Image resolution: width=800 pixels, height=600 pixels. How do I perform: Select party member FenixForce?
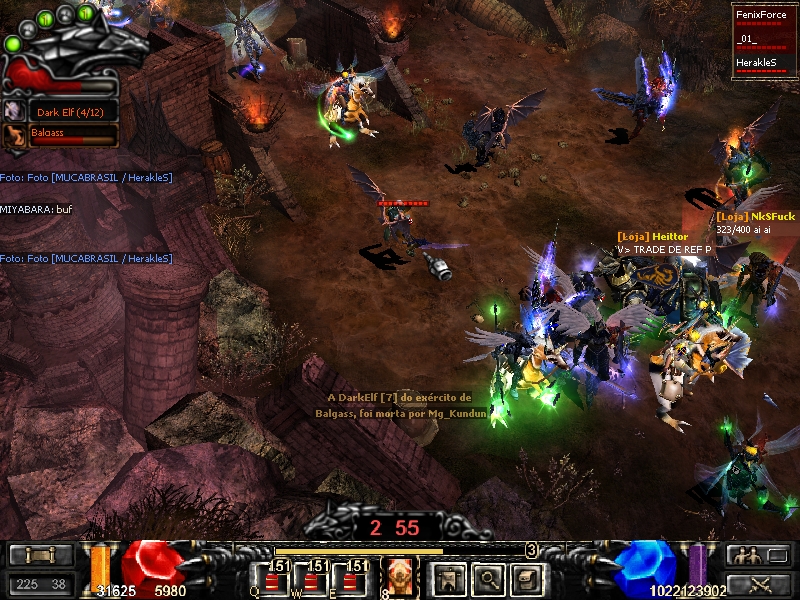[x=763, y=15]
